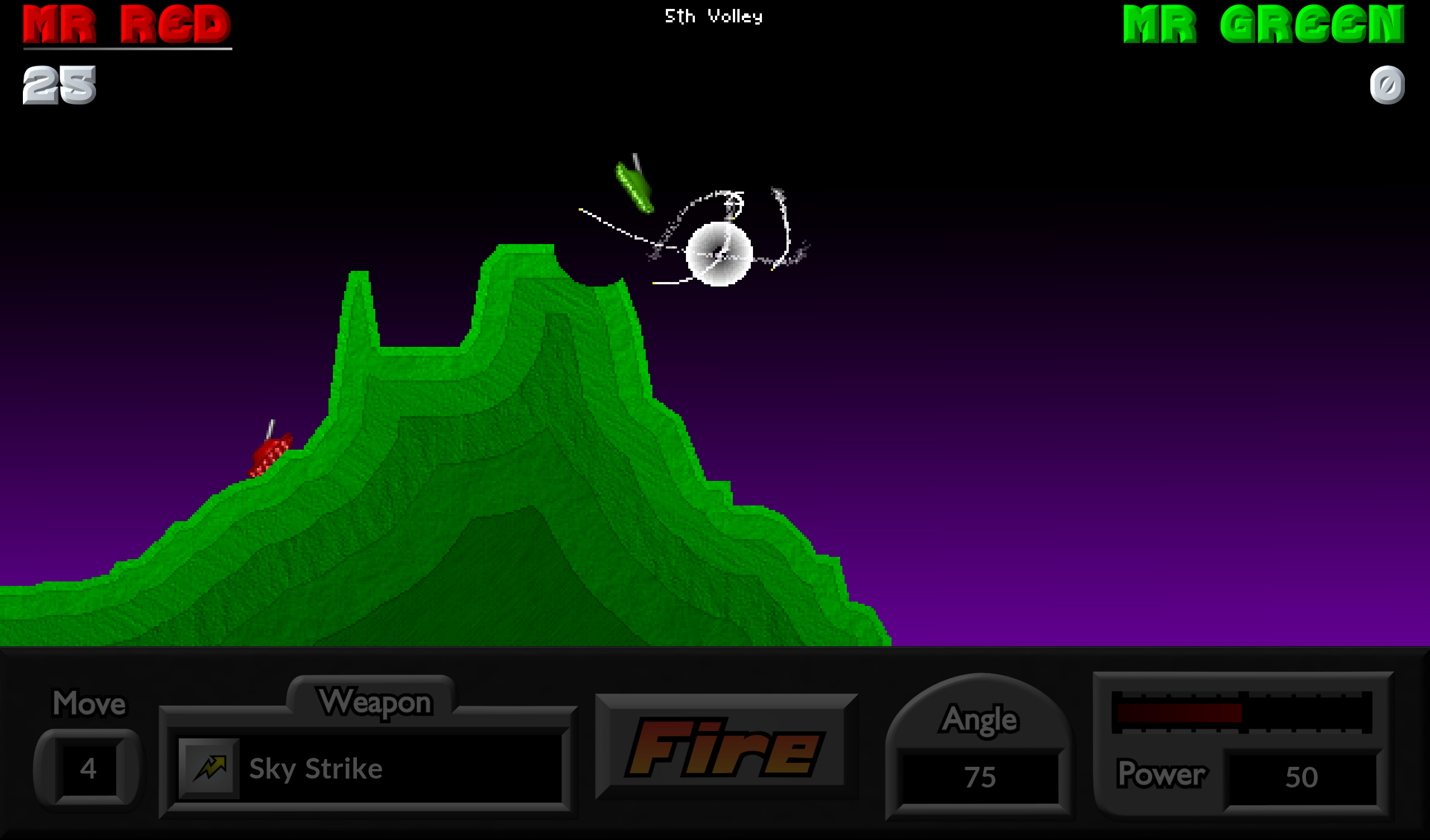
Task: Adjust the Angle value box
Action: point(980,776)
